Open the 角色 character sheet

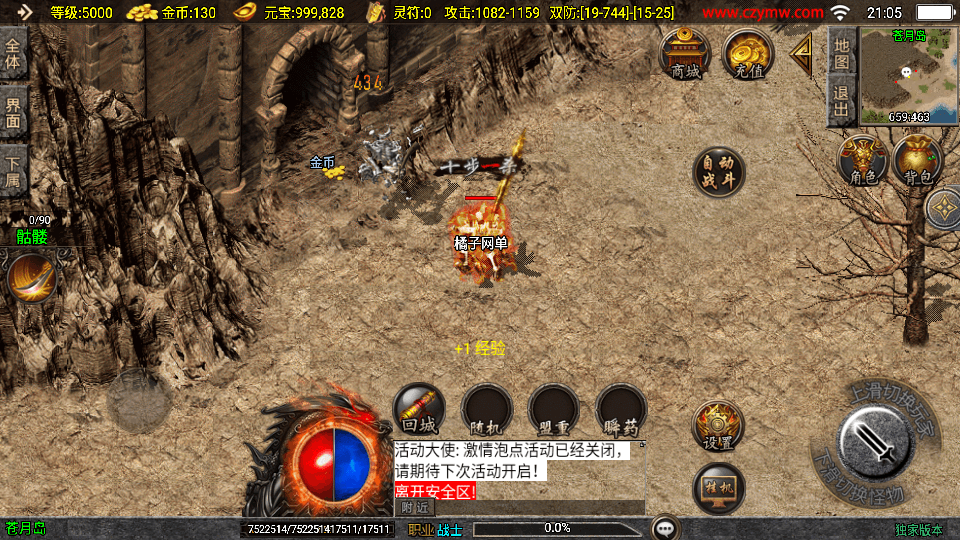point(863,160)
